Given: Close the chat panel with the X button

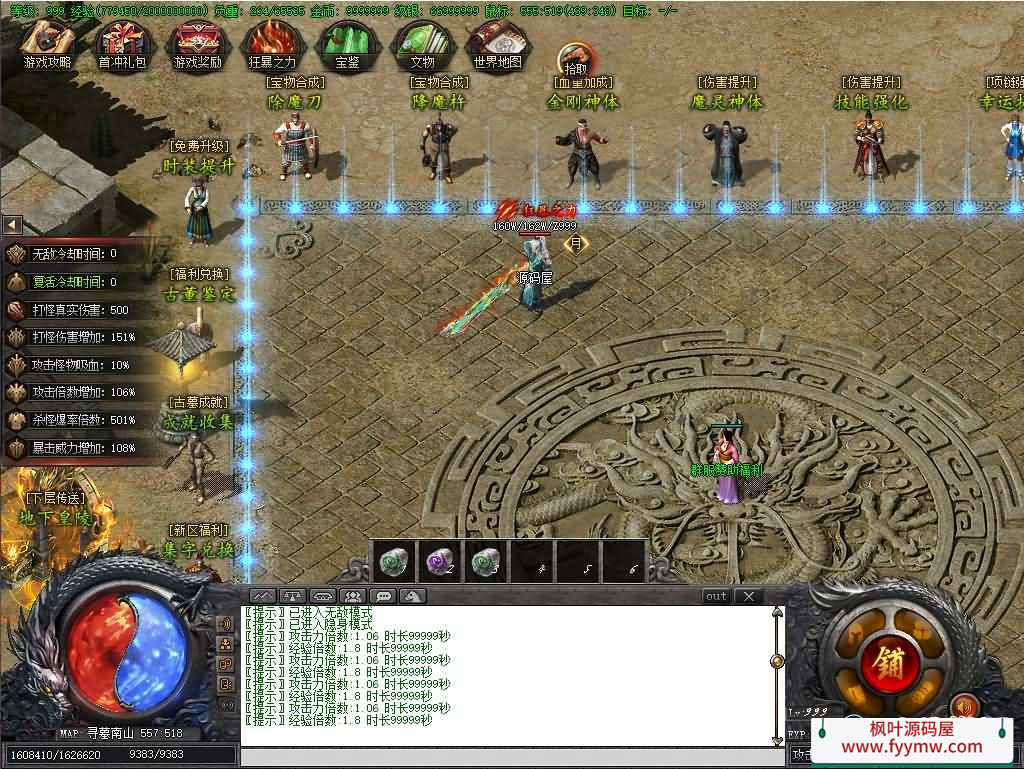Looking at the screenshot, I should [748, 596].
